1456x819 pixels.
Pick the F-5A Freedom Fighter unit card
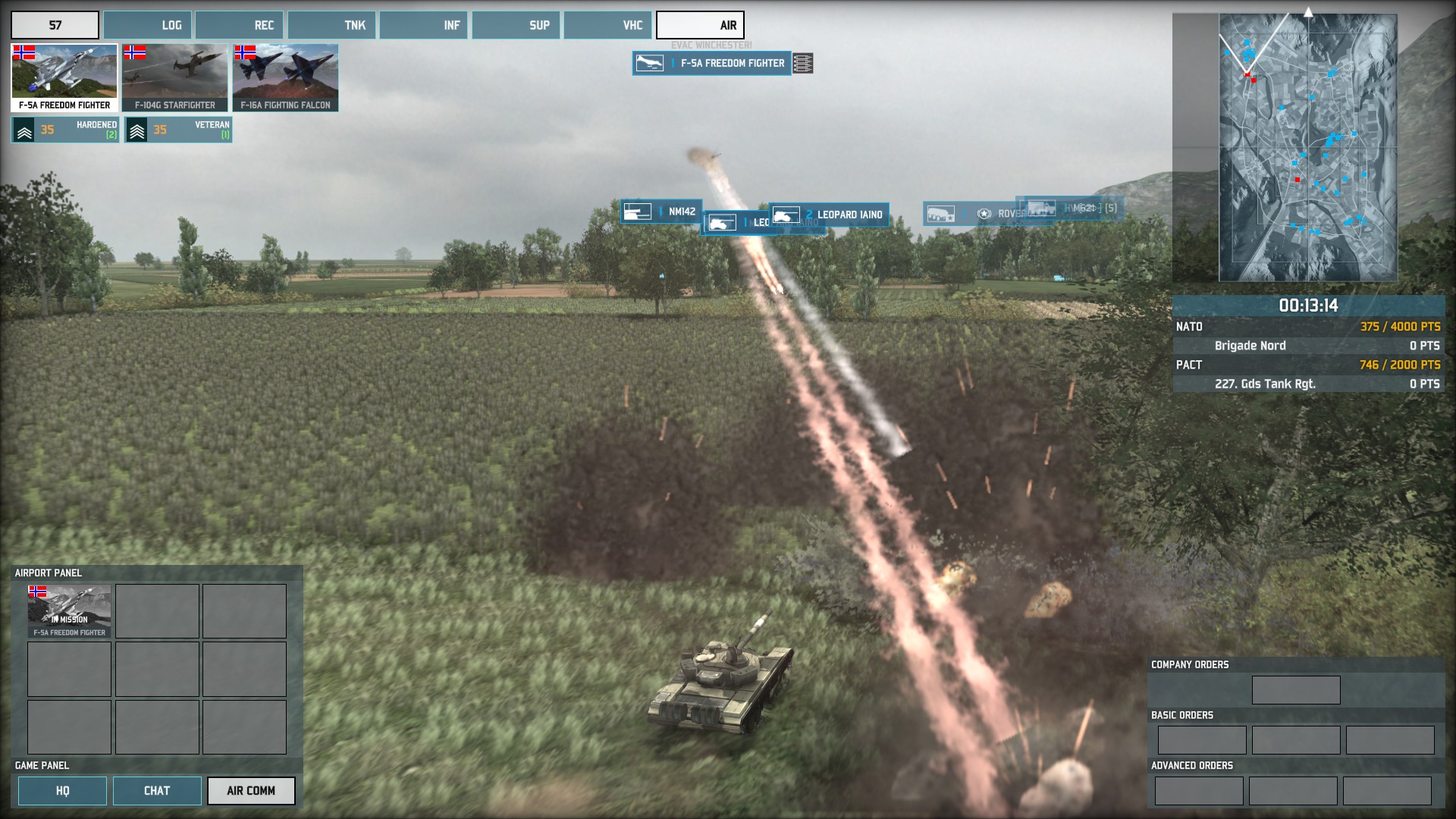(64, 78)
